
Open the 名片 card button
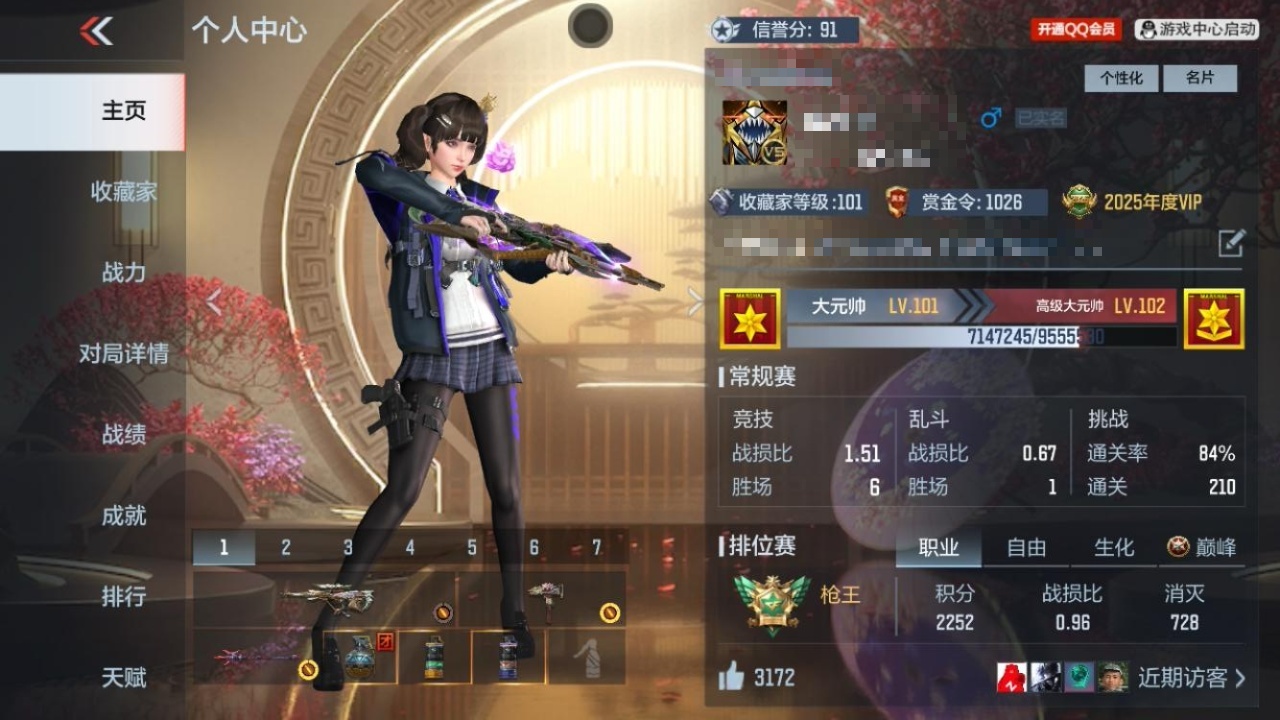[1200, 78]
